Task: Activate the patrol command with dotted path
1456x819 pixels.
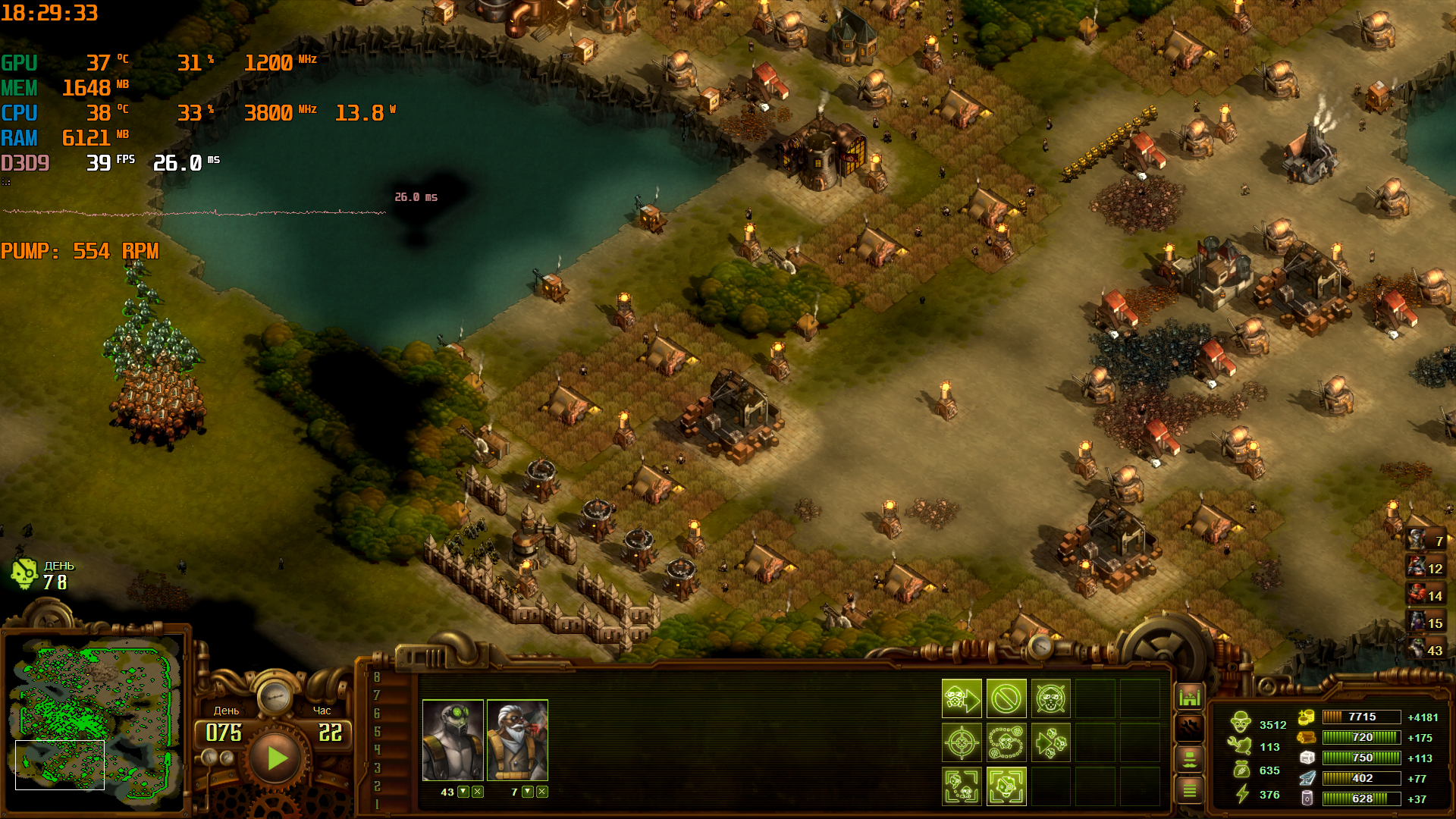Action: click(1006, 742)
